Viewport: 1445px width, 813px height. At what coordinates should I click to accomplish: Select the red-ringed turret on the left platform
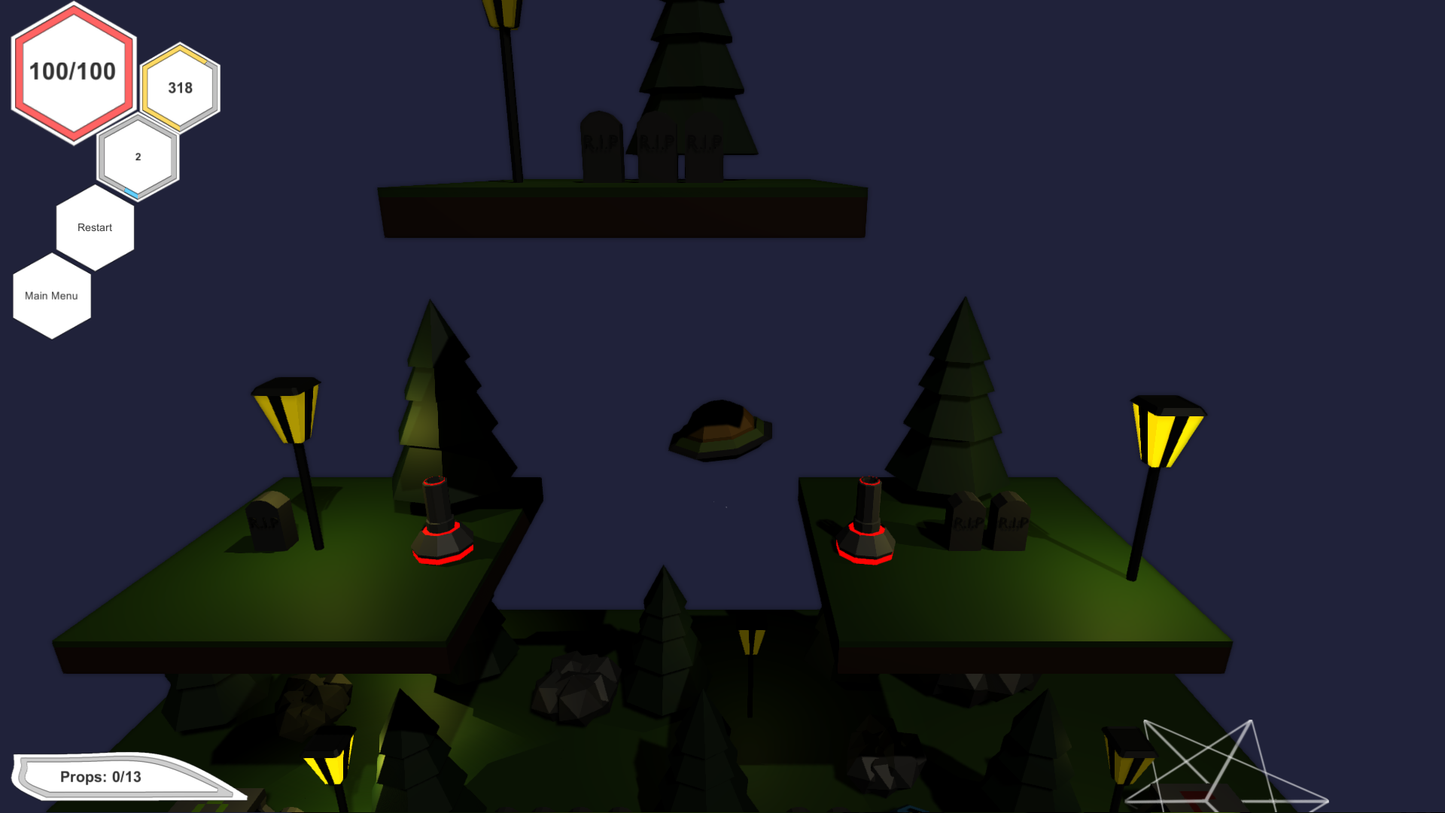440,522
